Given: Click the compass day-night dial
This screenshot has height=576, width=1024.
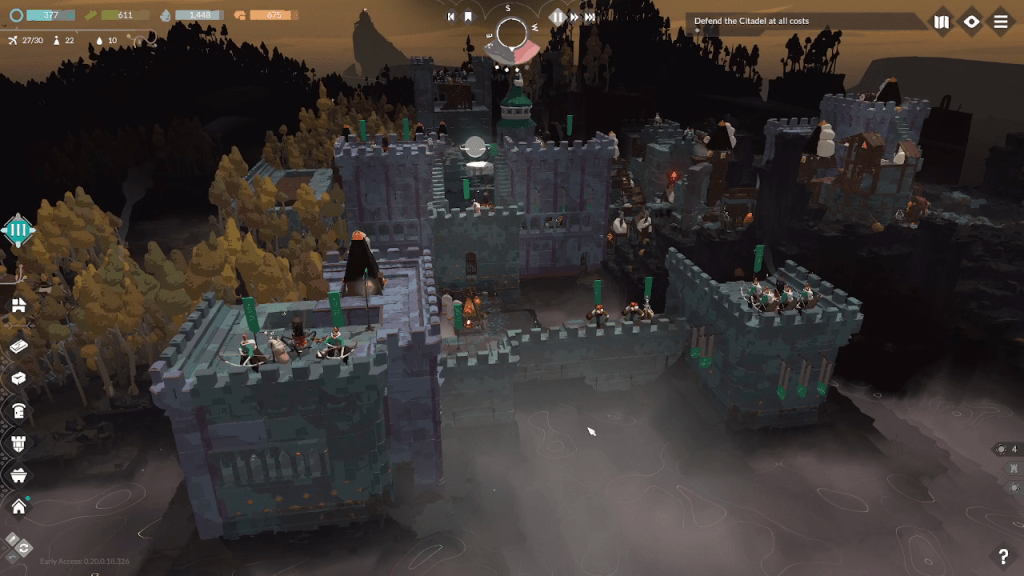Looking at the screenshot, I should [512, 34].
